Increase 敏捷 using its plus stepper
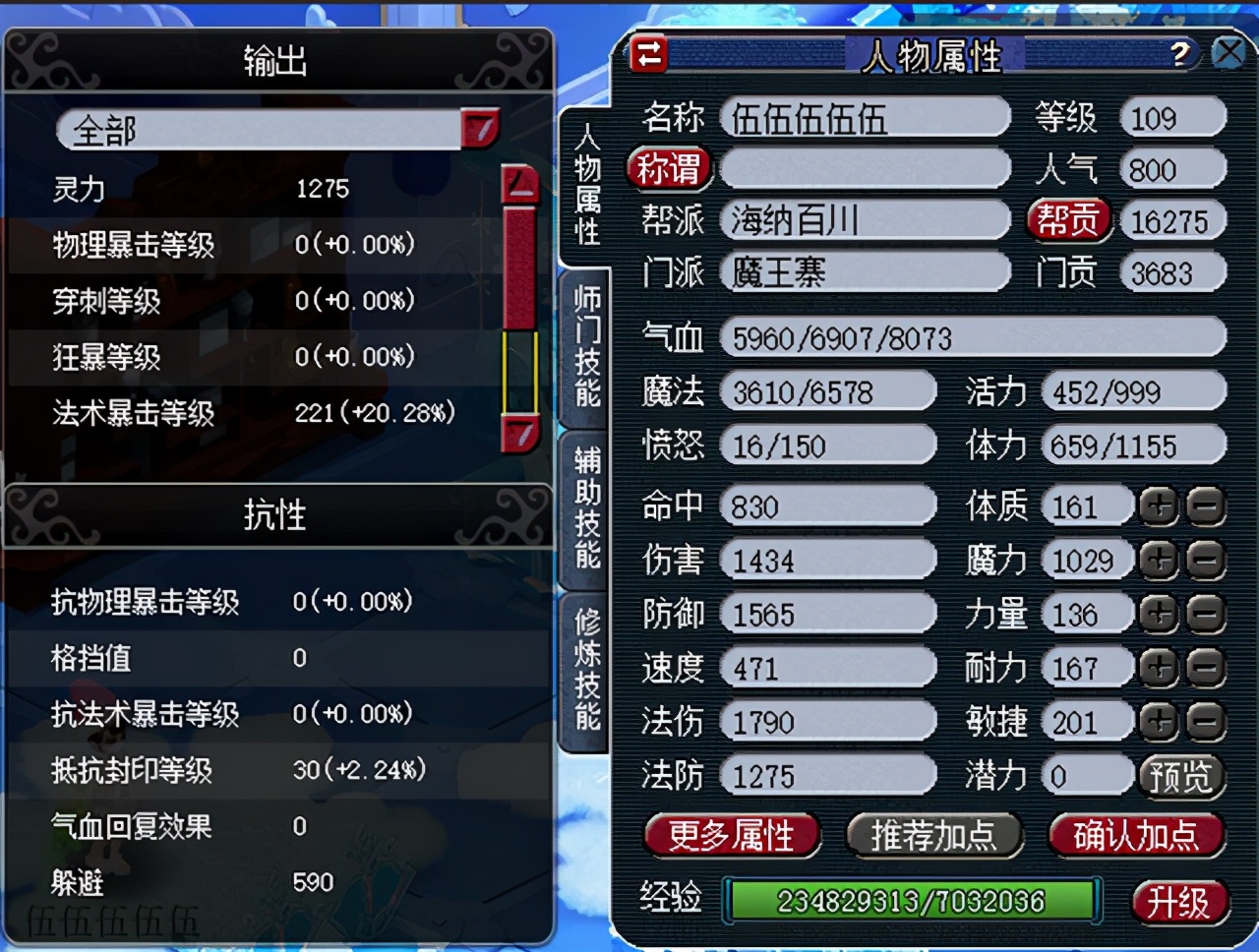1259x952 pixels. 1158,722
